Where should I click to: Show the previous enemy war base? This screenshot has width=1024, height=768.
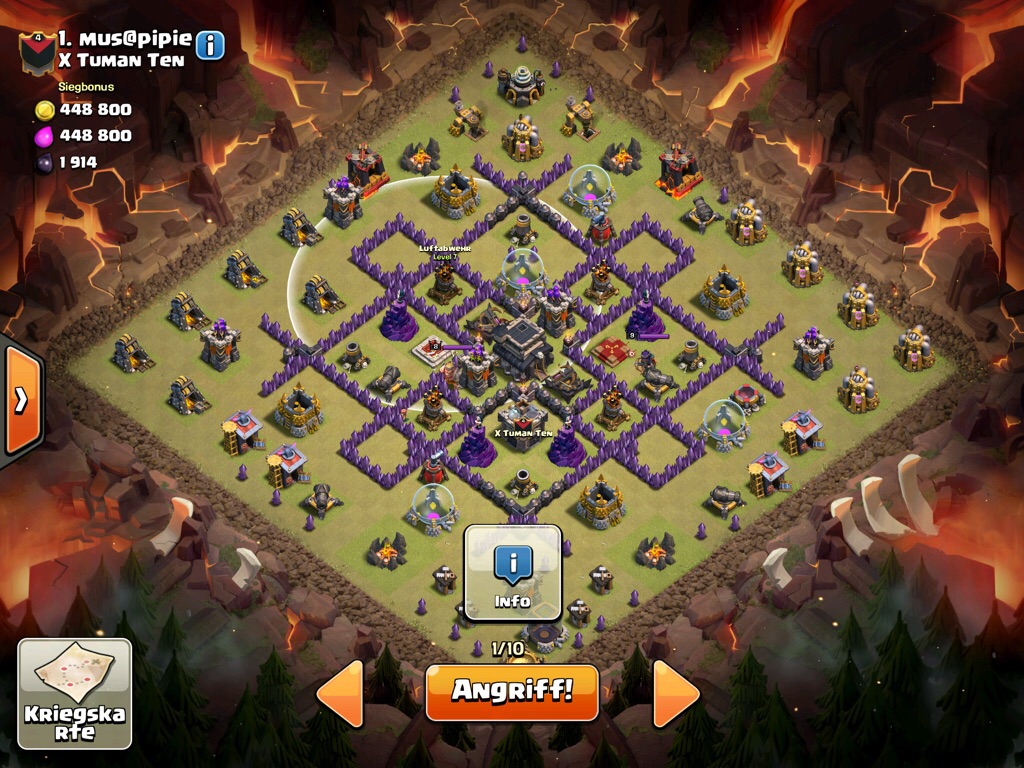[x=340, y=692]
